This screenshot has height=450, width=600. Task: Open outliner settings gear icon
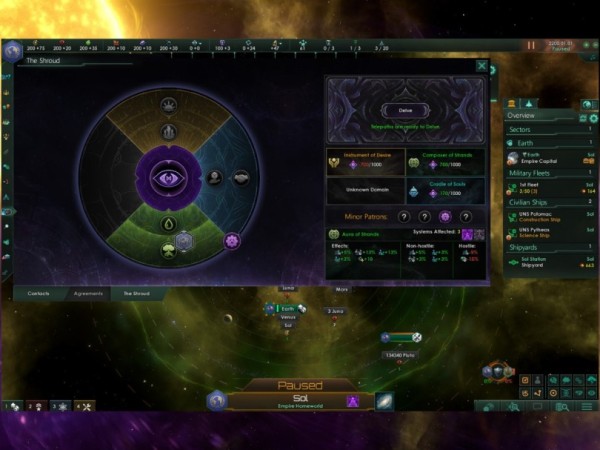tap(591, 117)
